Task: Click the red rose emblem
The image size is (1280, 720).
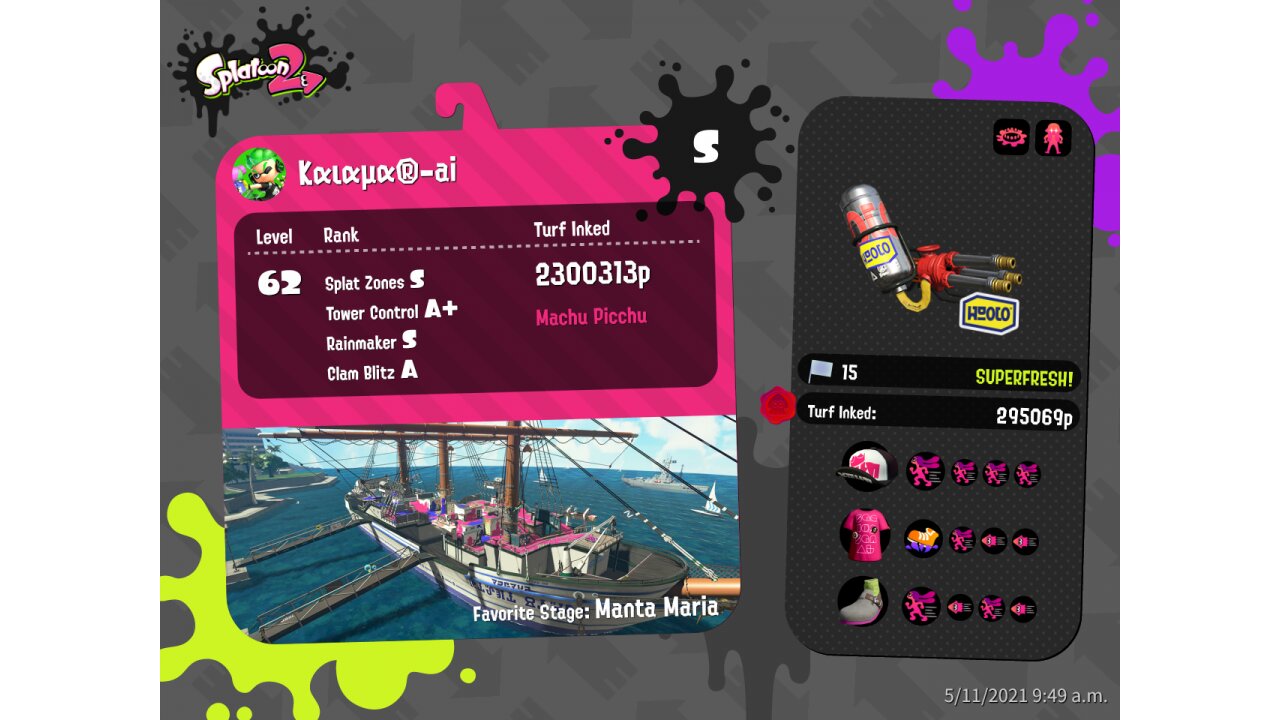Action: (777, 405)
